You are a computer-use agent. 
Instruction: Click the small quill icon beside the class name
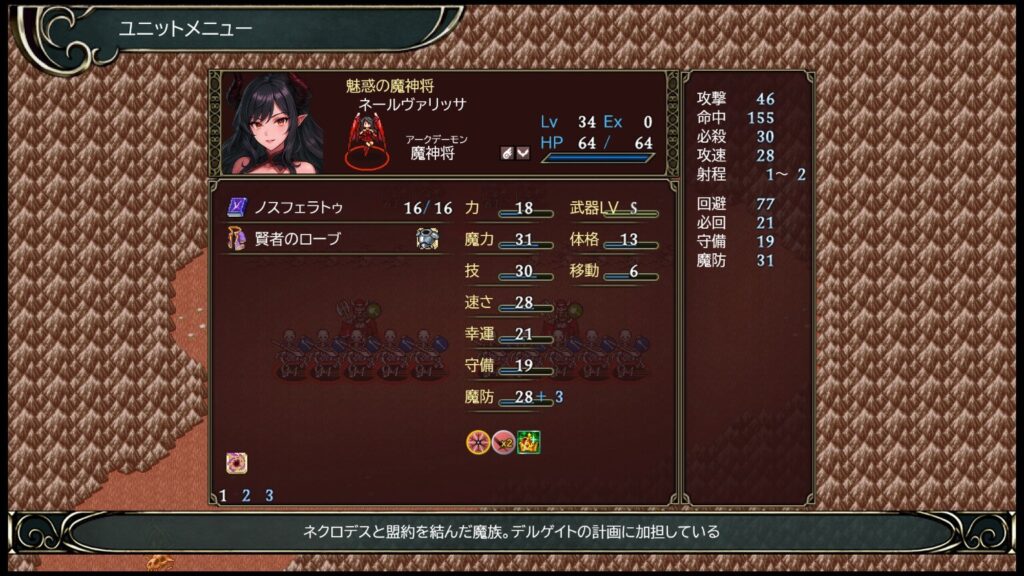pyautogui.click(x=507, y=153)
